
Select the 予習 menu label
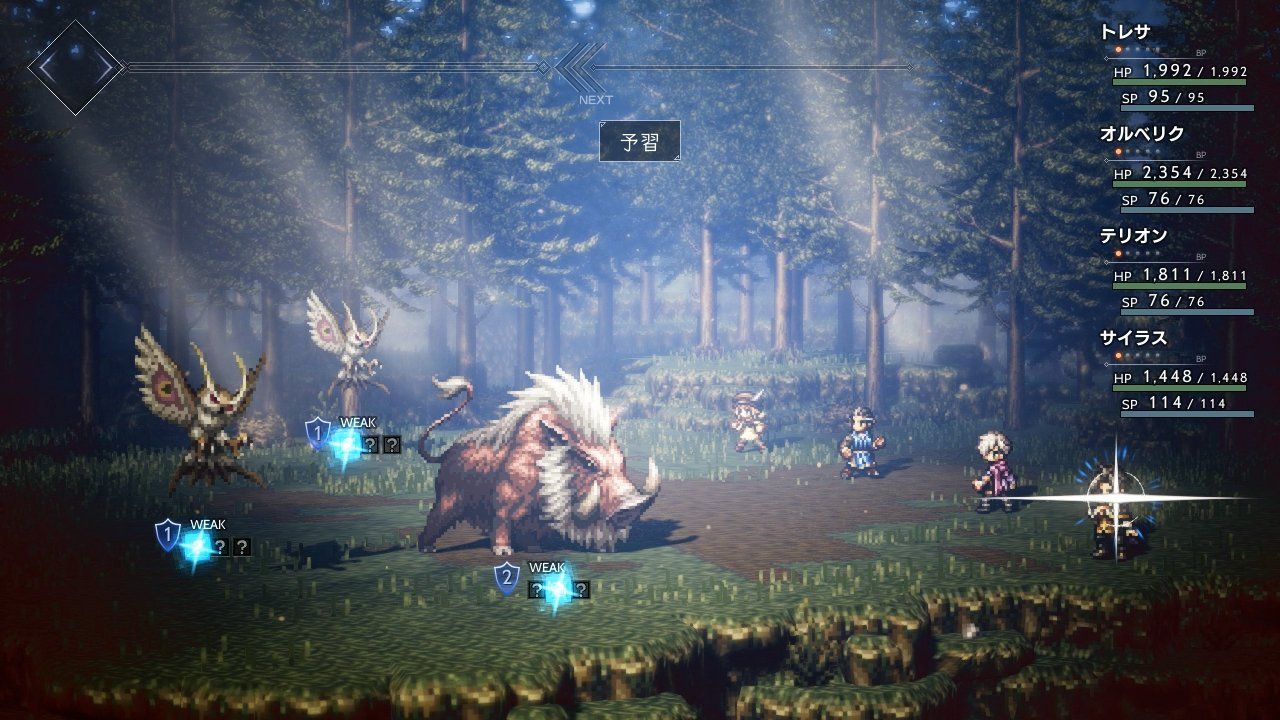[640, 141]
